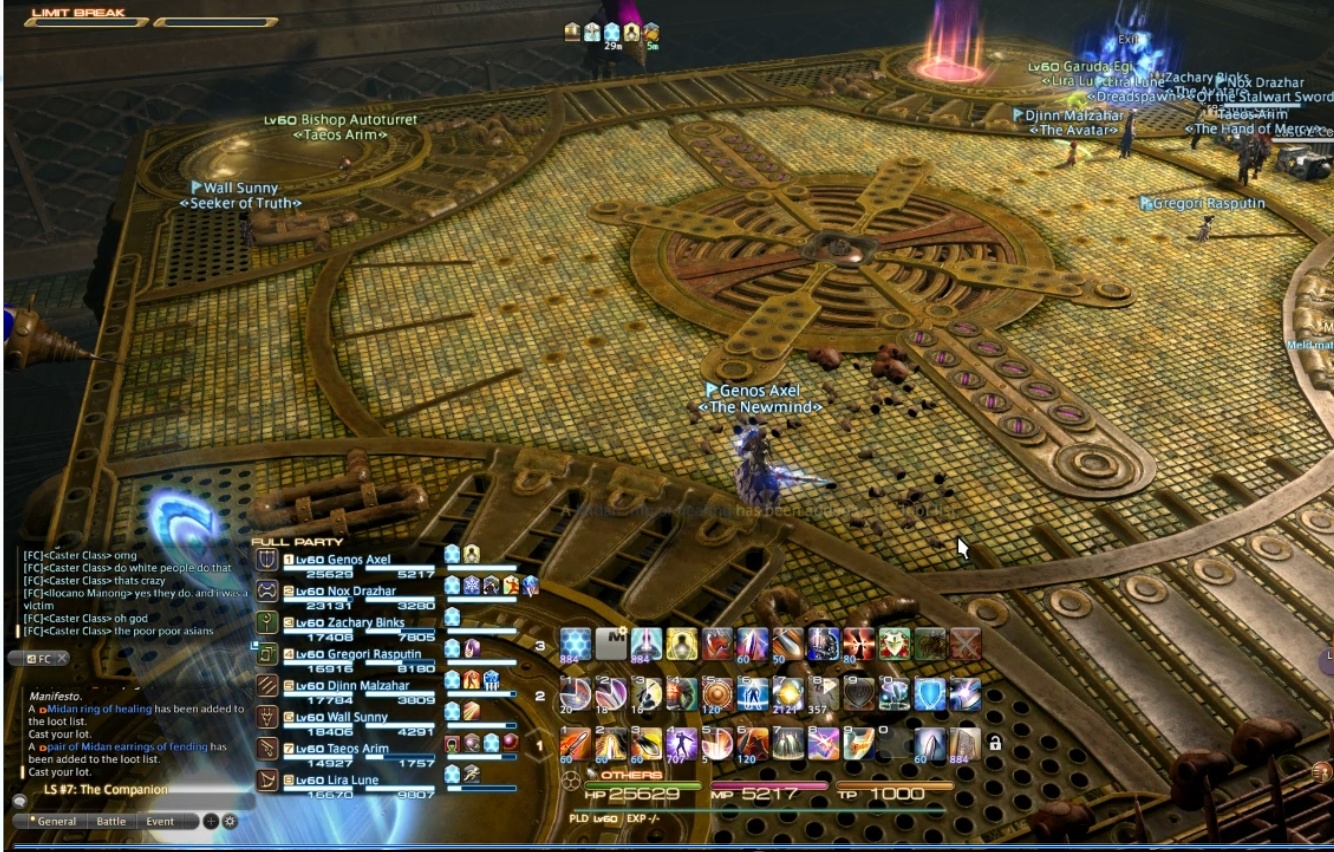Use the blue hexagon pattern ability
This screenshot has height=852, width=1334.
(575, 644)
